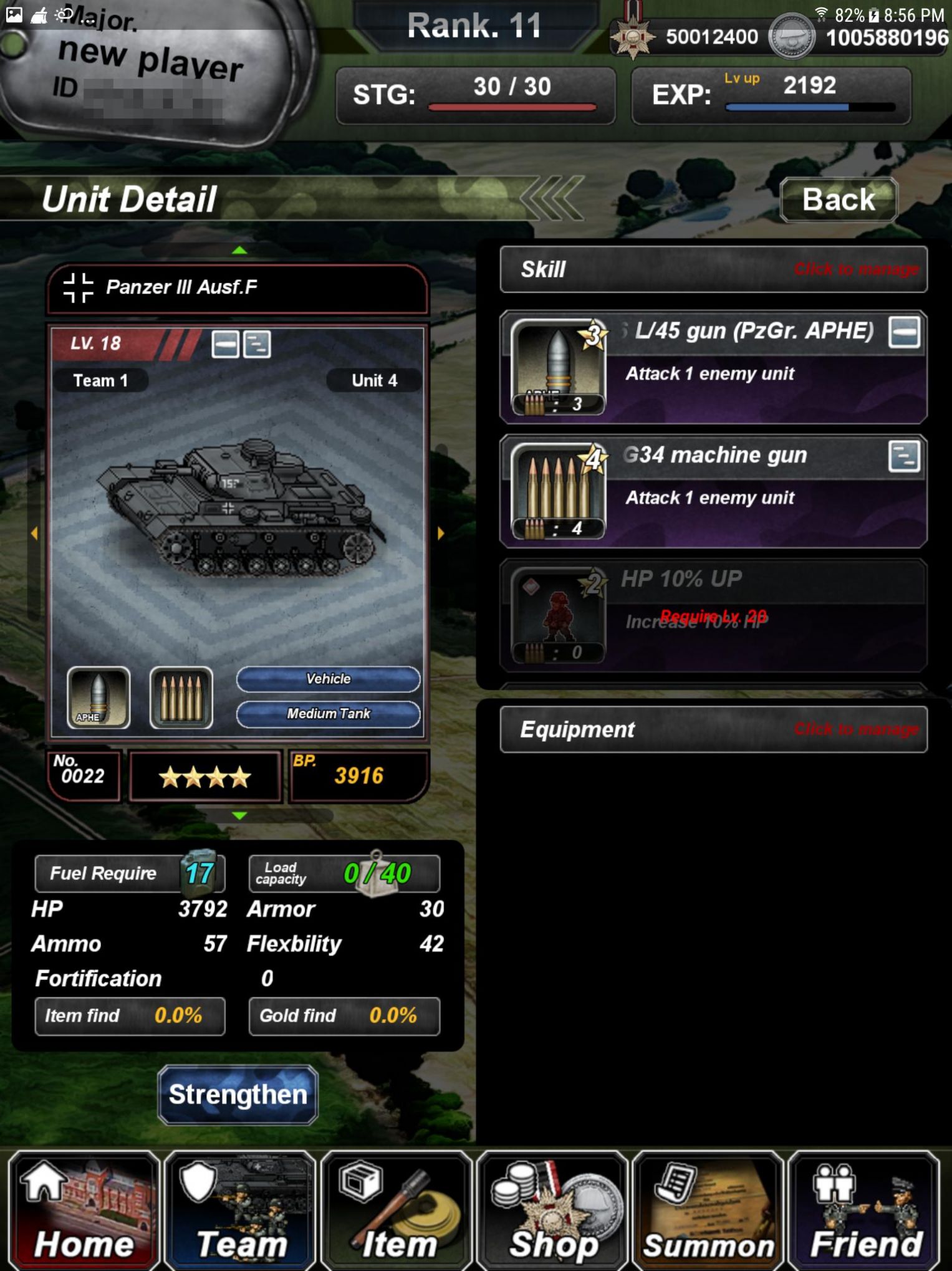
Task: Select the L/45 gun APHE skill
Action: coord(713,367)
